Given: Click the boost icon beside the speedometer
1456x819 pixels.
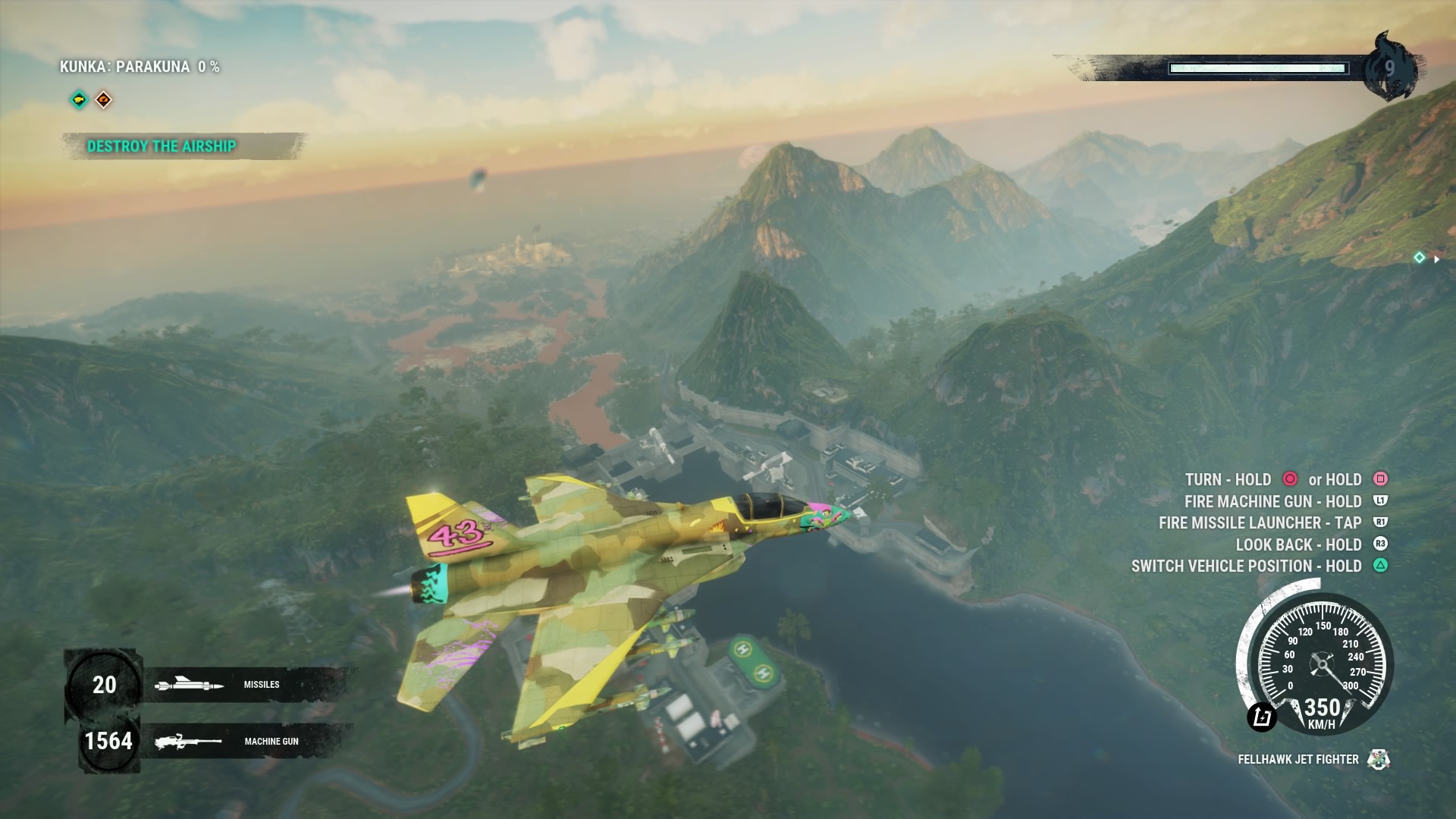Looking at the screenshot, I should (x=1262, y=717).
